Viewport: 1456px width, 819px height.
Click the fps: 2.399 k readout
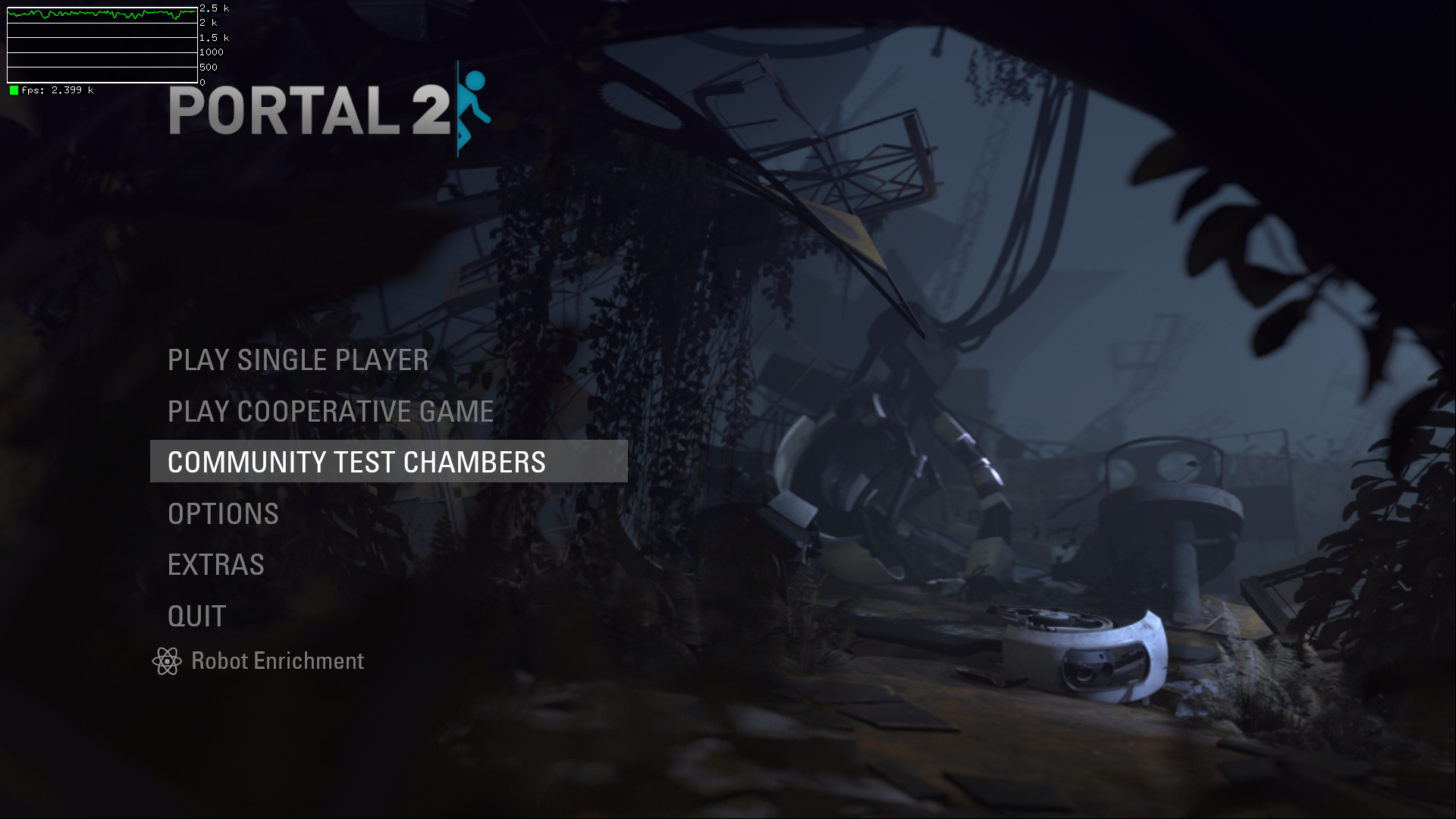(x=57, y=89)
